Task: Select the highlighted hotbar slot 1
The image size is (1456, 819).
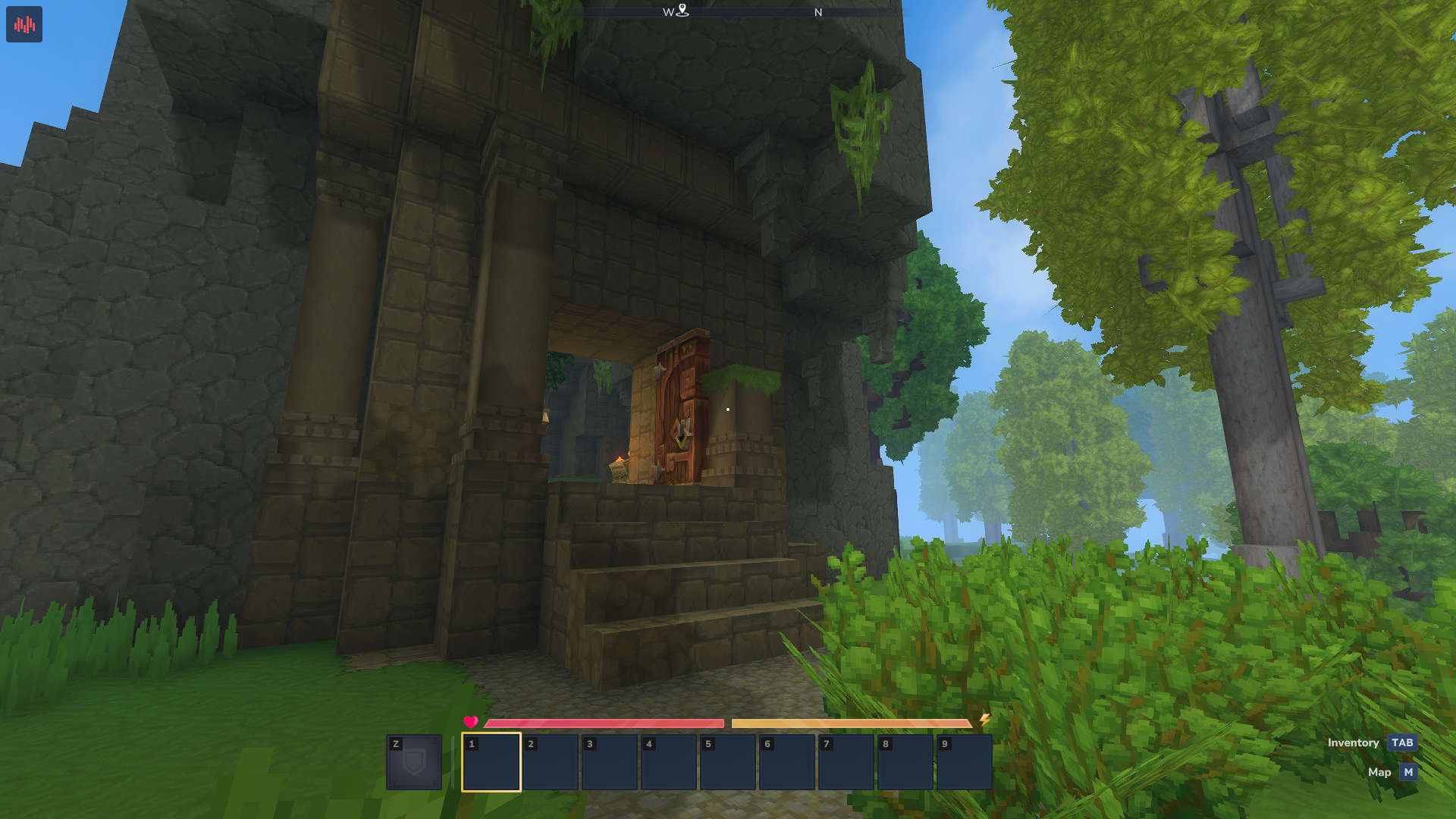Action: pos(491,762)
